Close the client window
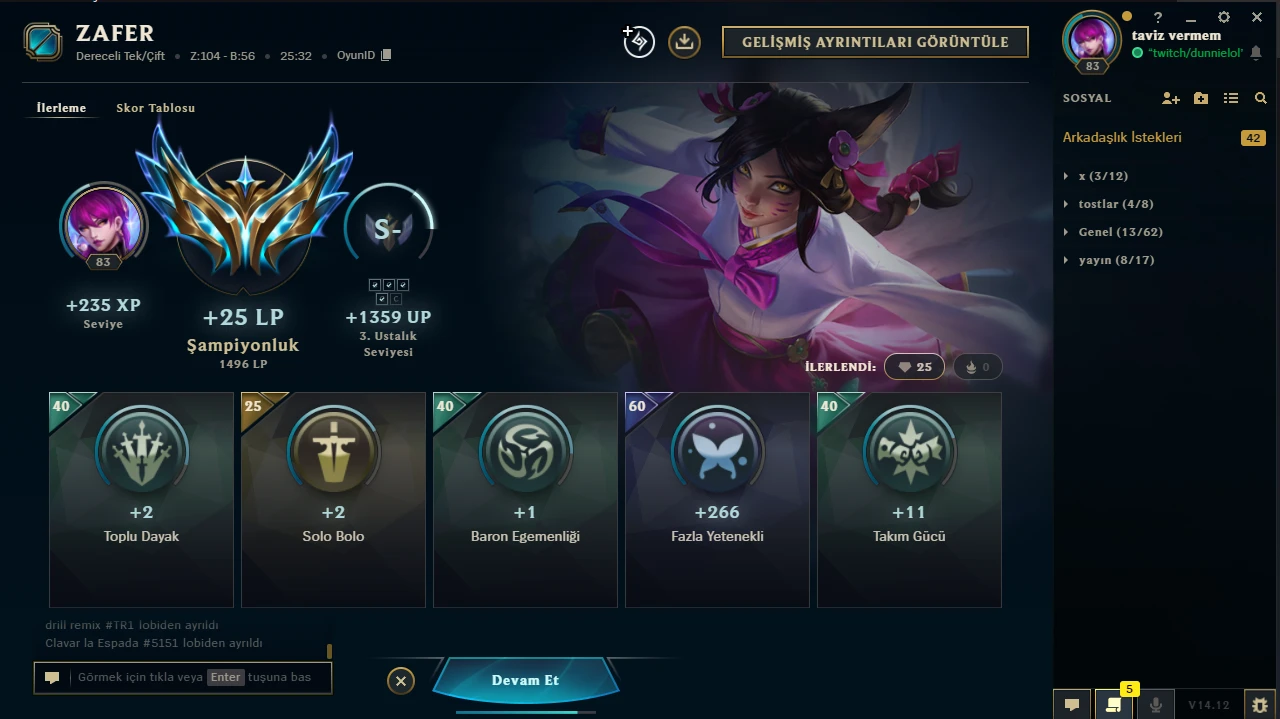The height and width of the screenshot is (719, 1280). [x=1257, y=17]
